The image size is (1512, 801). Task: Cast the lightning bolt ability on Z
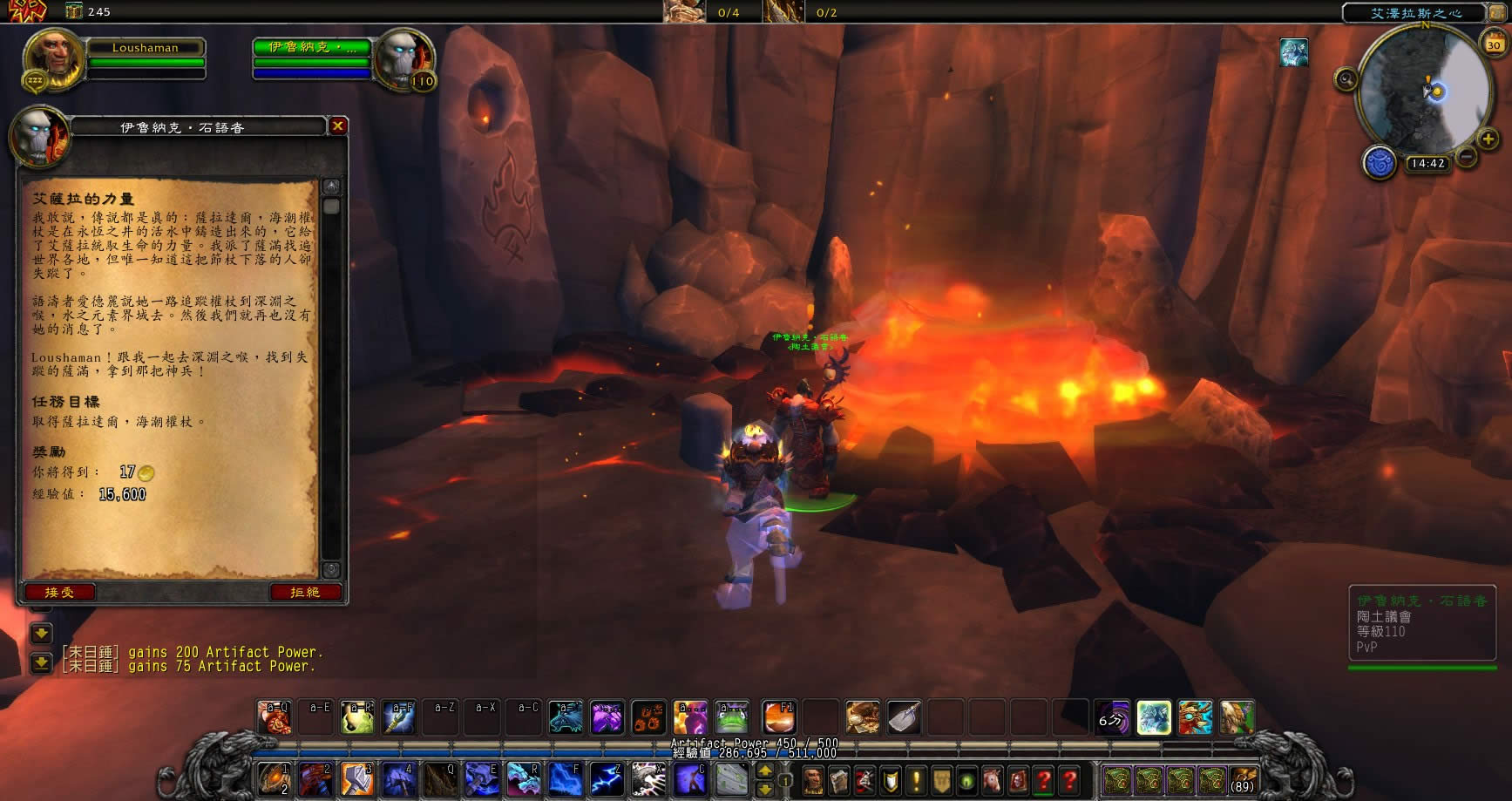pos(606,778)
